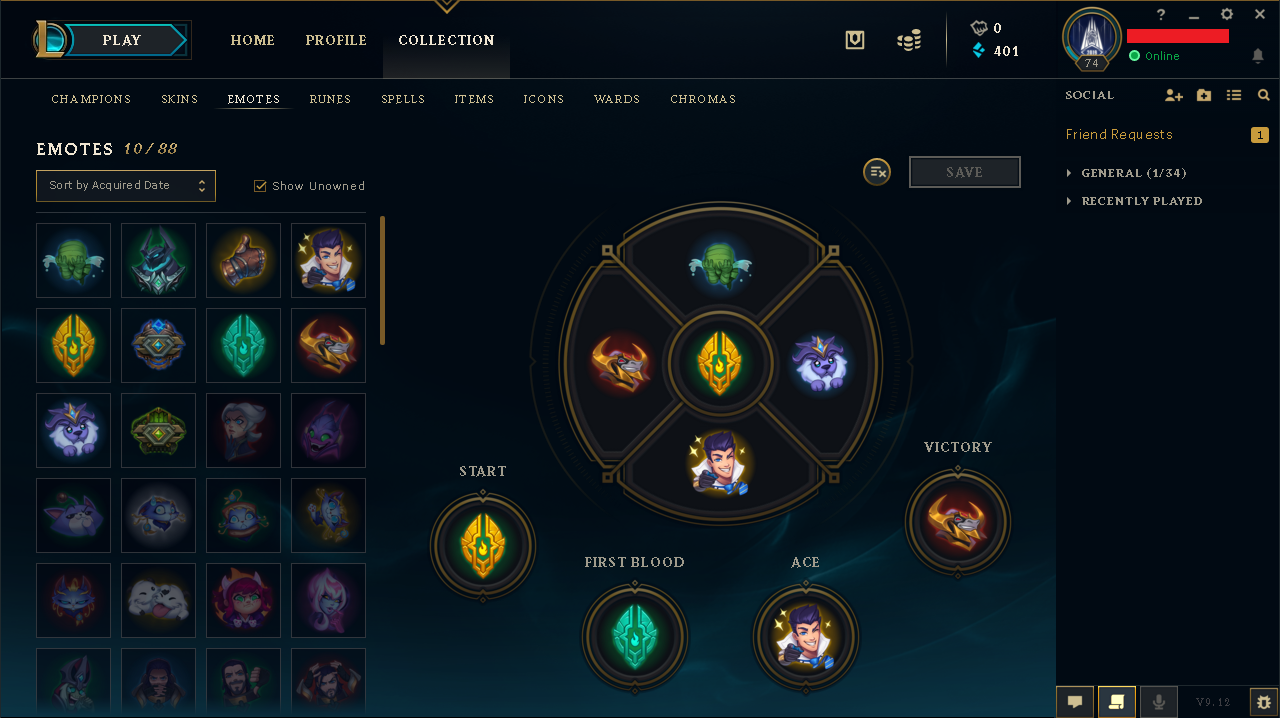The height and width of the screenshot is (718, 1280).
Task: Select the FIRST BLOOD emote slot
Action: [x=634, y=636]
